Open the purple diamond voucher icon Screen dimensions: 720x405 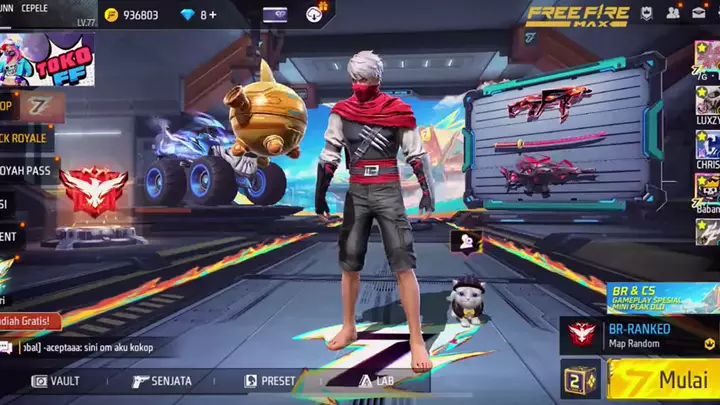(x=275, y=14)
